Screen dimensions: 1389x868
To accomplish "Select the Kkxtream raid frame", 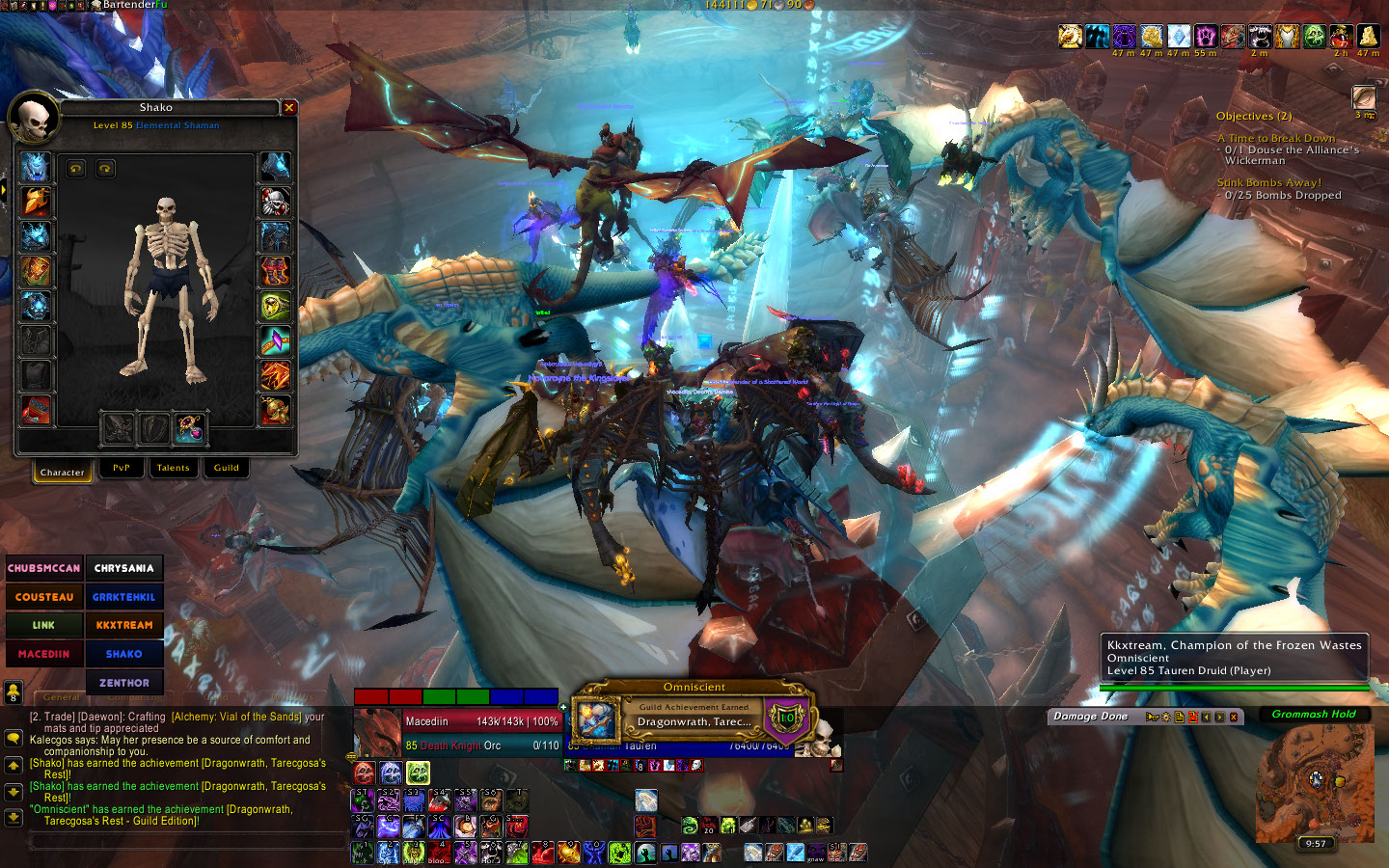I will pos(124,625).
